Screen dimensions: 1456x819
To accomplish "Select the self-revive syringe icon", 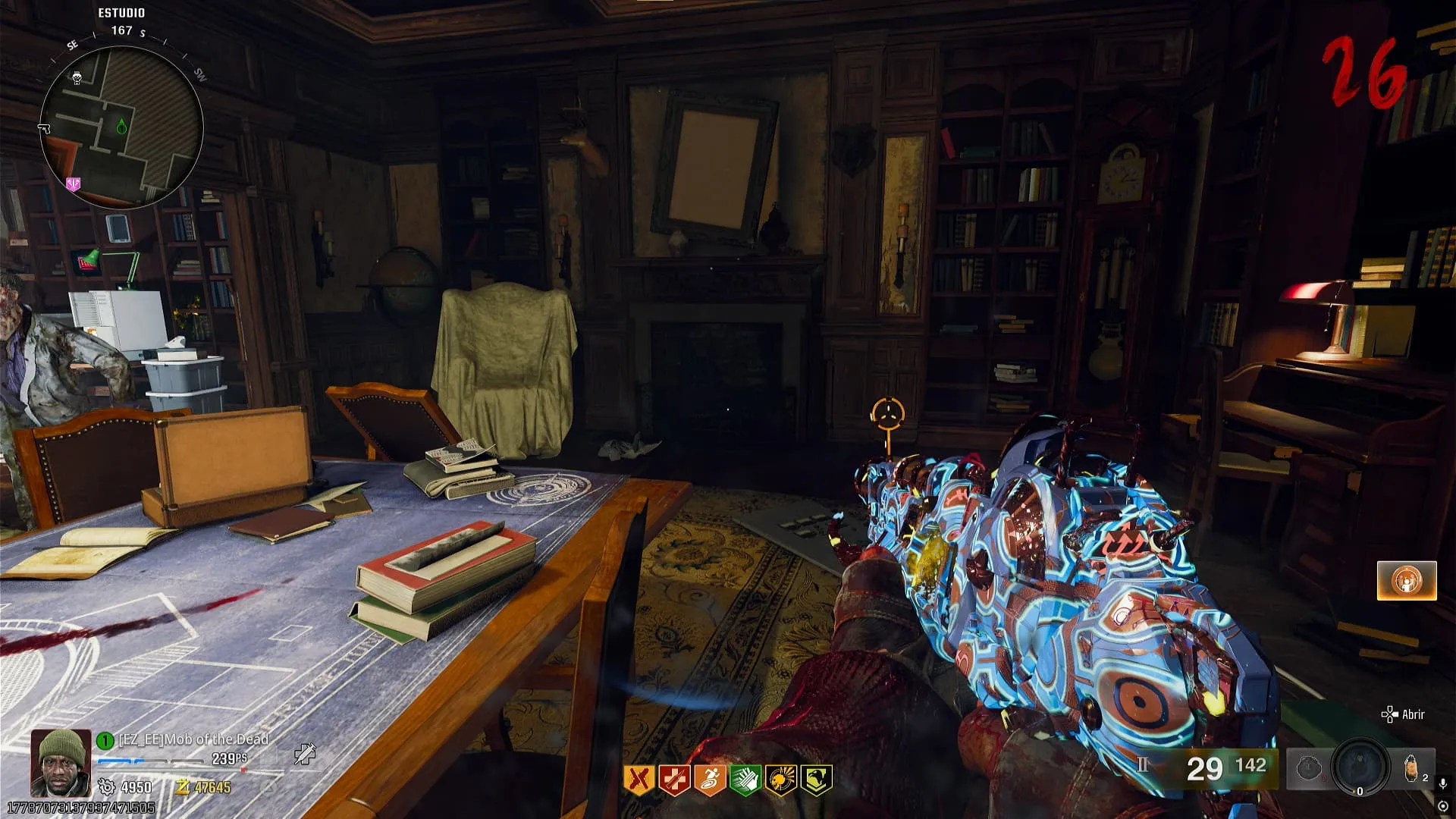I will [x=305, y=753].
